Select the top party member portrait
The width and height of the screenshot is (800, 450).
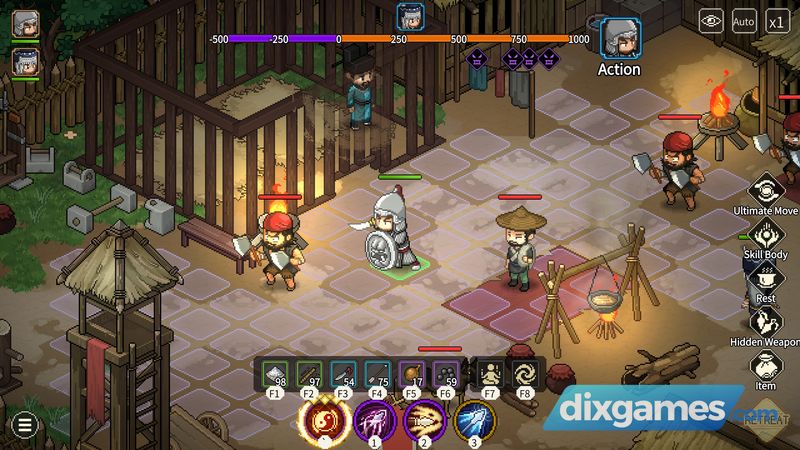coord(26,25)
